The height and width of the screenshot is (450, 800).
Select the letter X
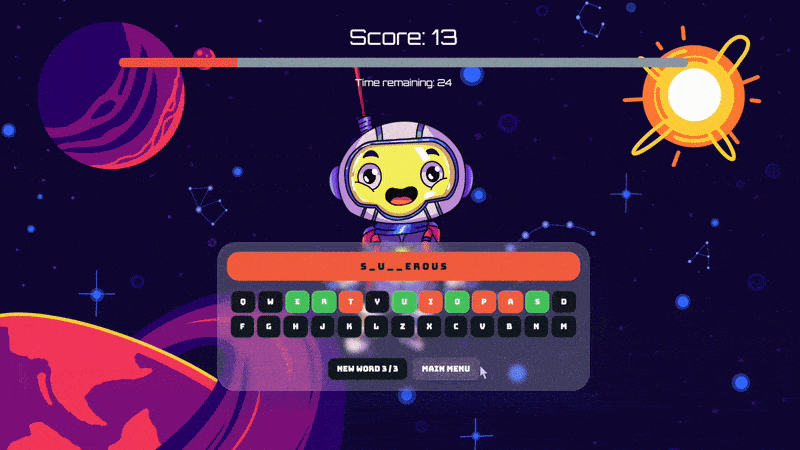point(430,326)
